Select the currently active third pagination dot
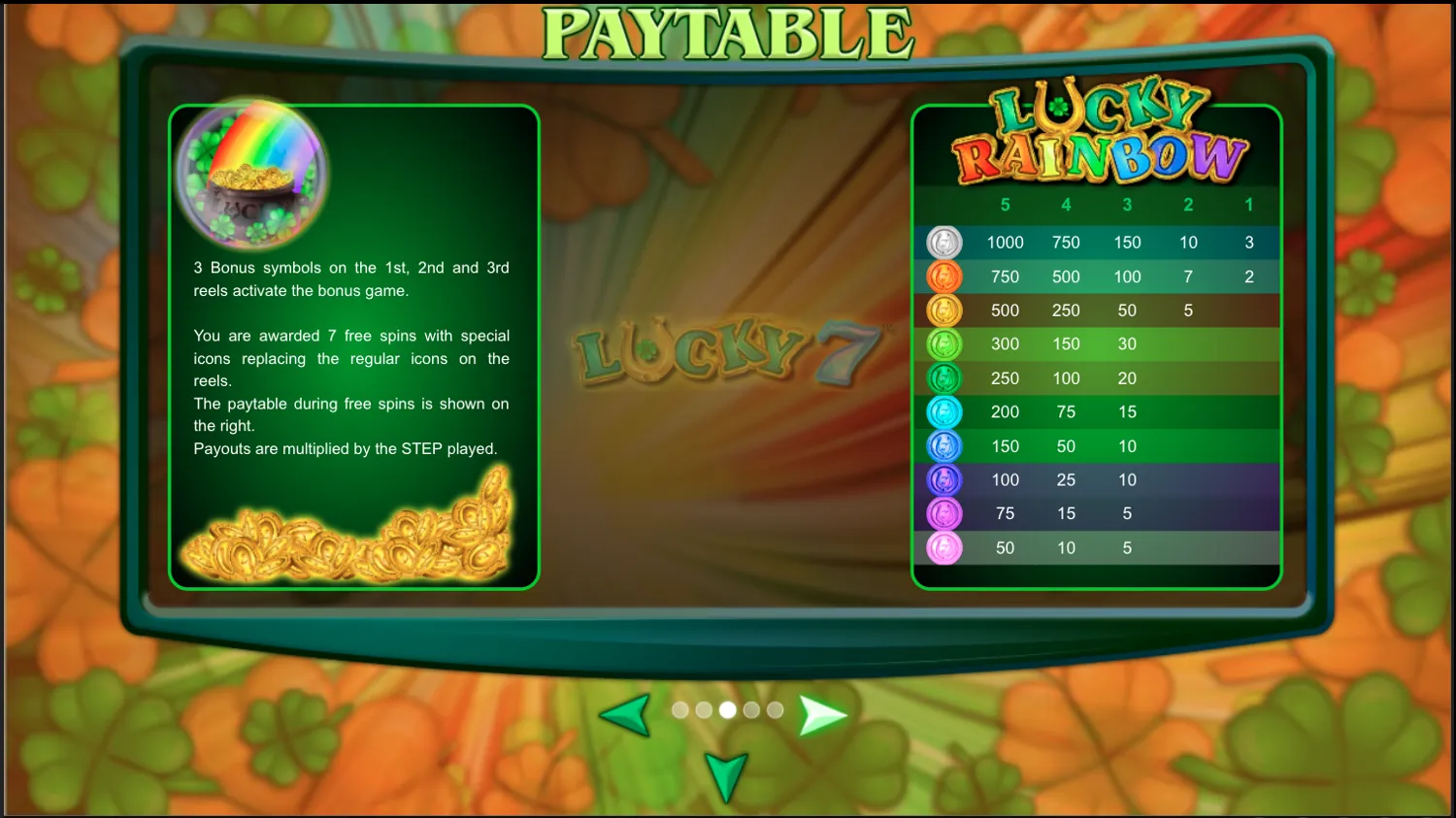Image resolution: width=1456 pixels, height=818 pixels. tap(727, 710)
